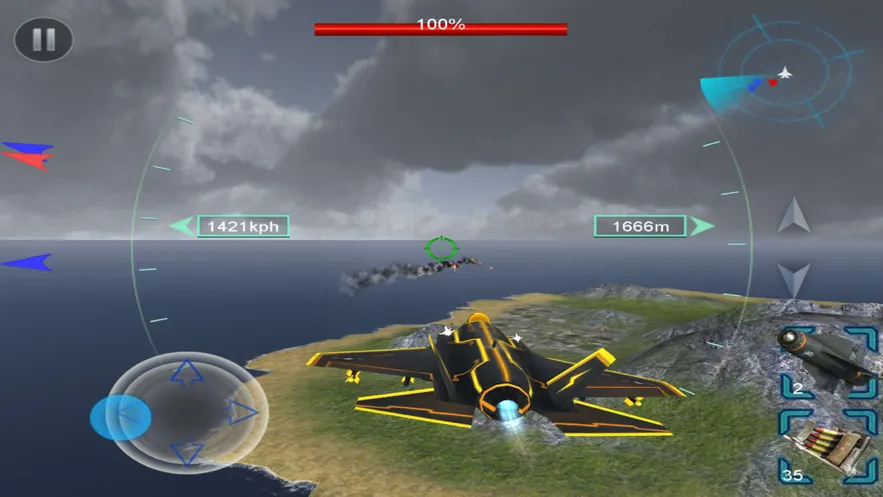Viewport: 883px width, 497px height.
Task: Pause the game with the pause button
Action: tap(43, 40)
